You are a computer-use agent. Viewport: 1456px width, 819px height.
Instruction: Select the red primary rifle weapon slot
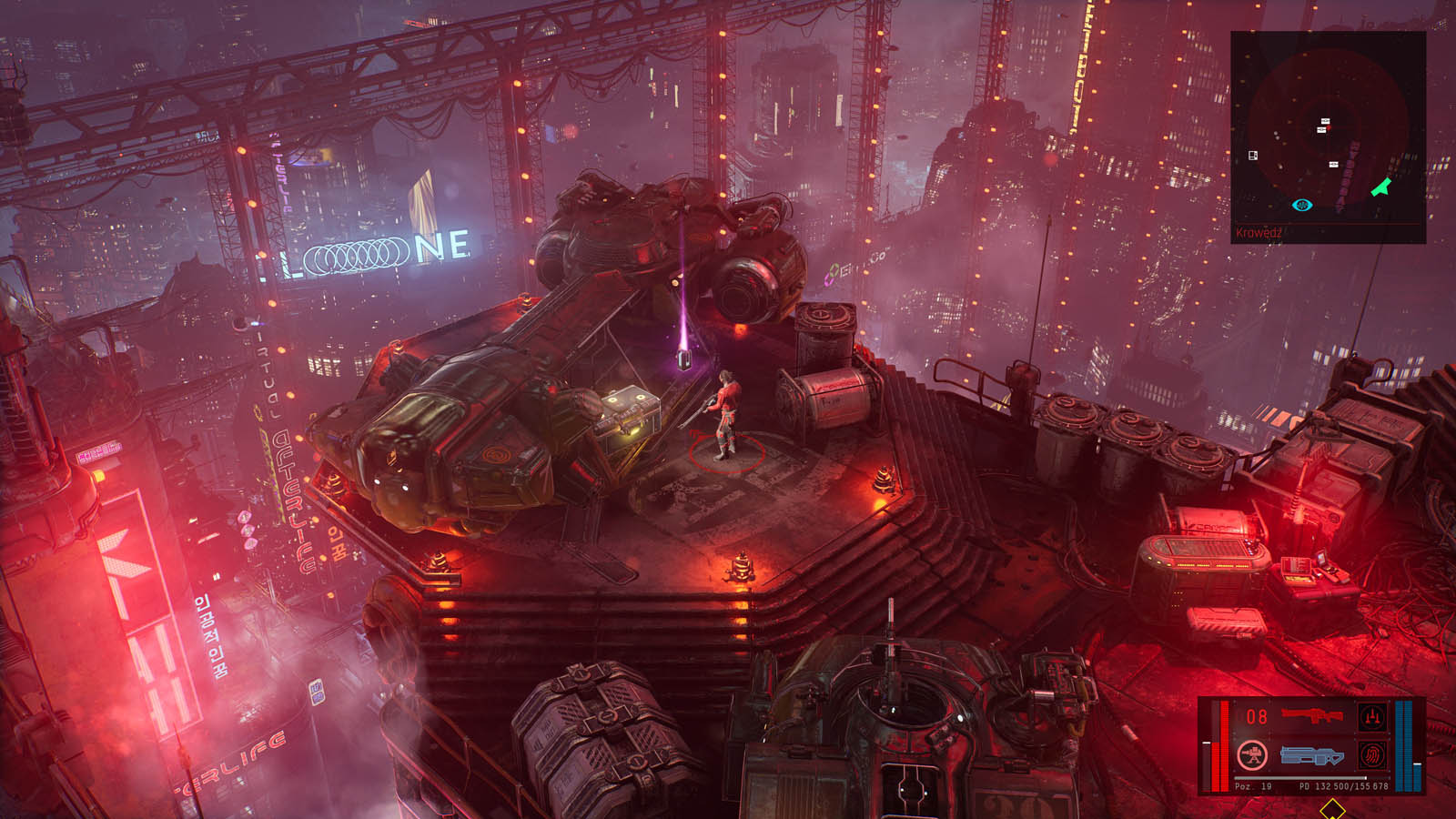[1311, 716]
